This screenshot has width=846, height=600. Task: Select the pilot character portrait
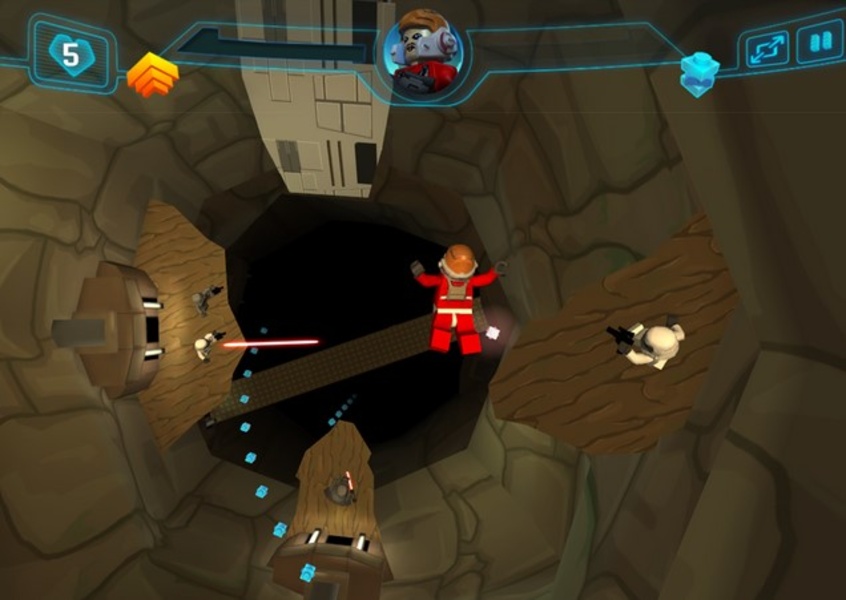point(422,51)
